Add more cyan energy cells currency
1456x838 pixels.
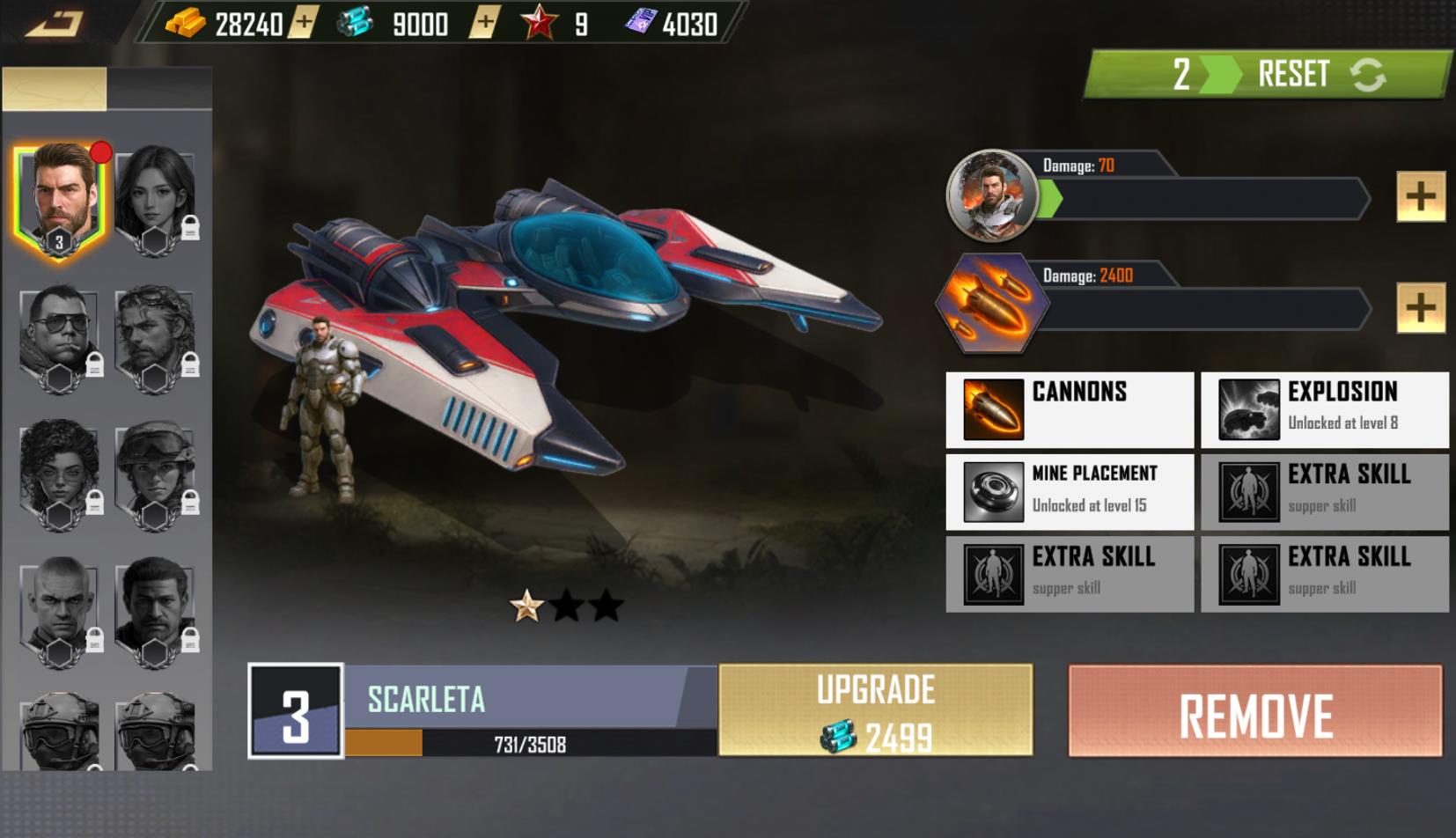[484, 24]
